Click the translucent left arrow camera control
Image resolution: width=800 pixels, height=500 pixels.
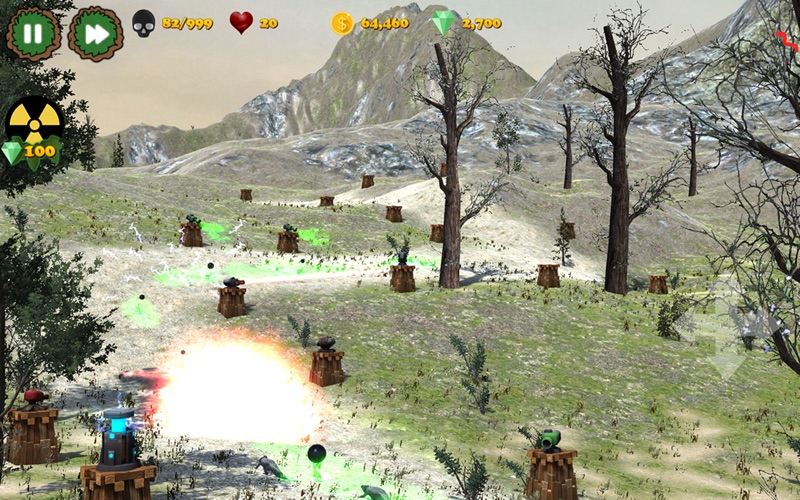point(688,325)
